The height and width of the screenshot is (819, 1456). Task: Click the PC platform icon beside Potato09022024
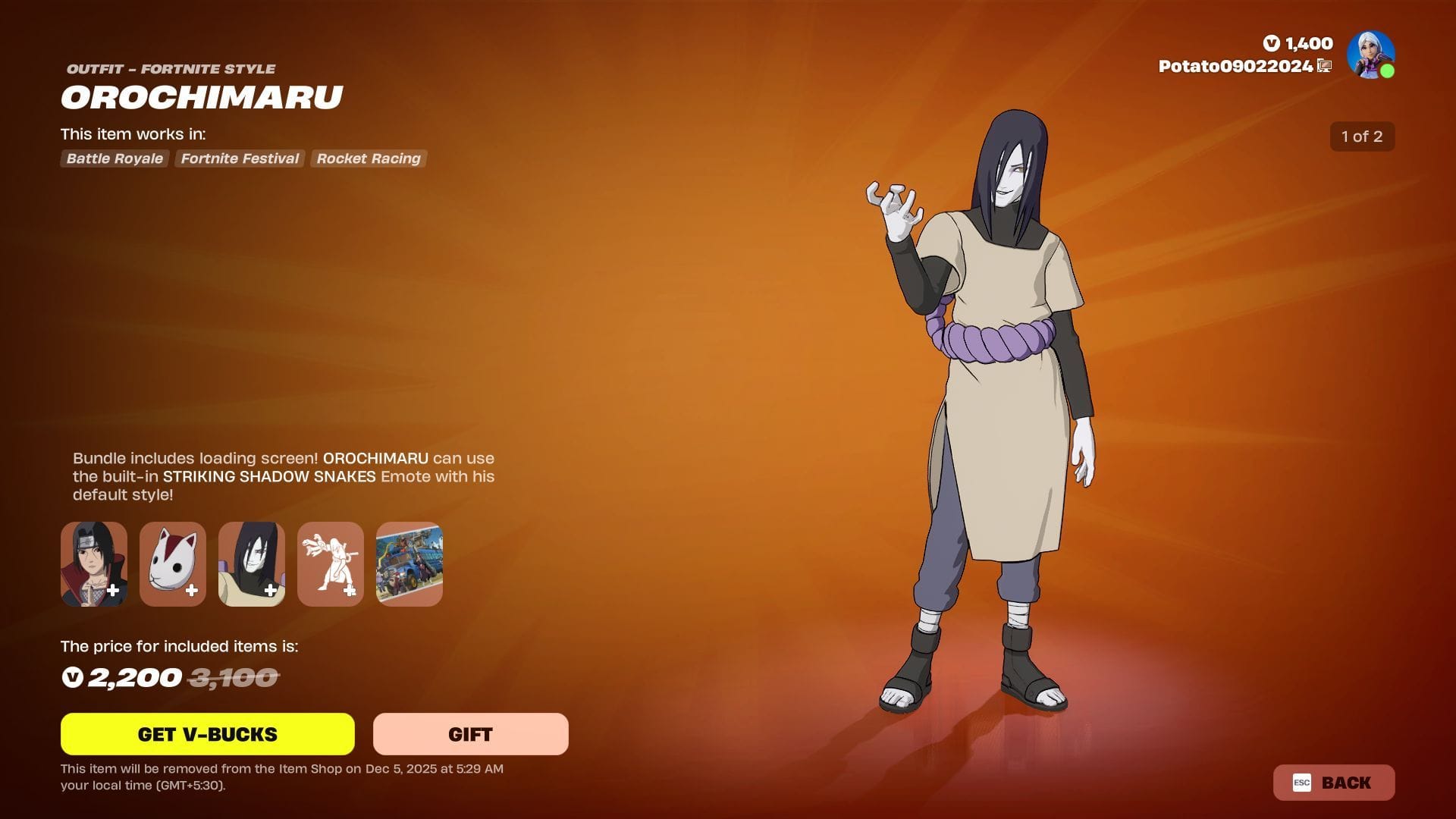1323,67
